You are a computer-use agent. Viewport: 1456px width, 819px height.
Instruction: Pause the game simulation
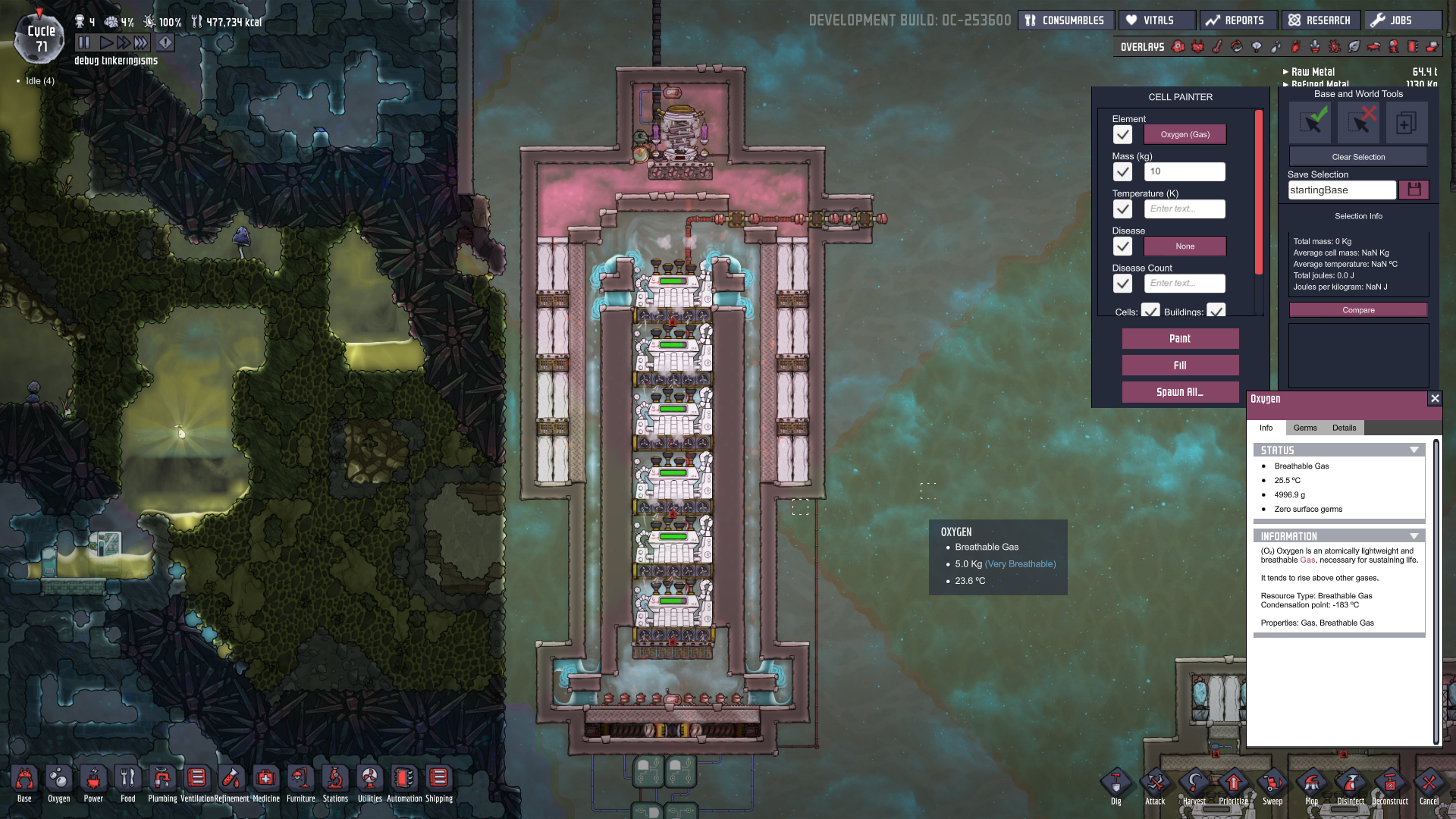(x=84, y=43)
